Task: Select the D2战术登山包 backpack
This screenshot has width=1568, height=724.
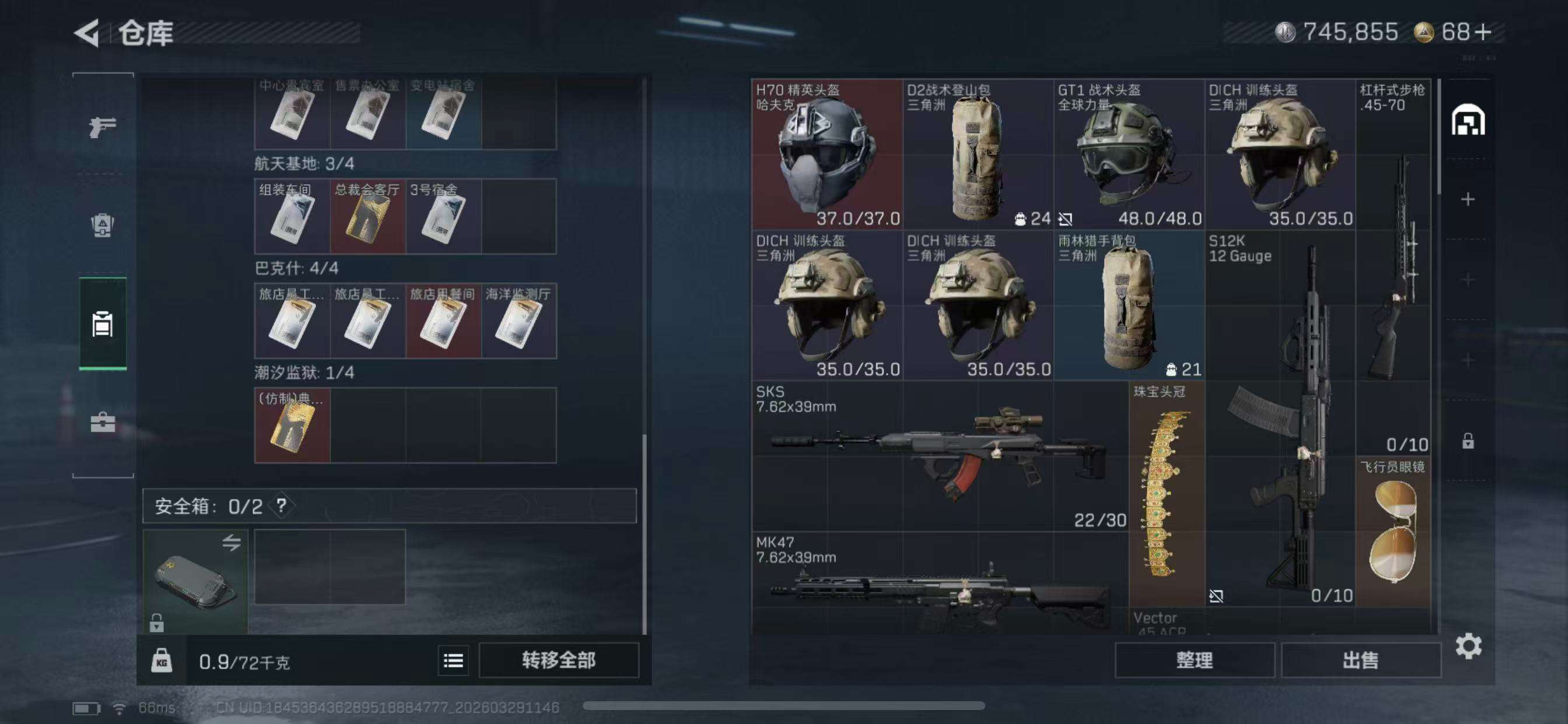Action: [978, 154]
